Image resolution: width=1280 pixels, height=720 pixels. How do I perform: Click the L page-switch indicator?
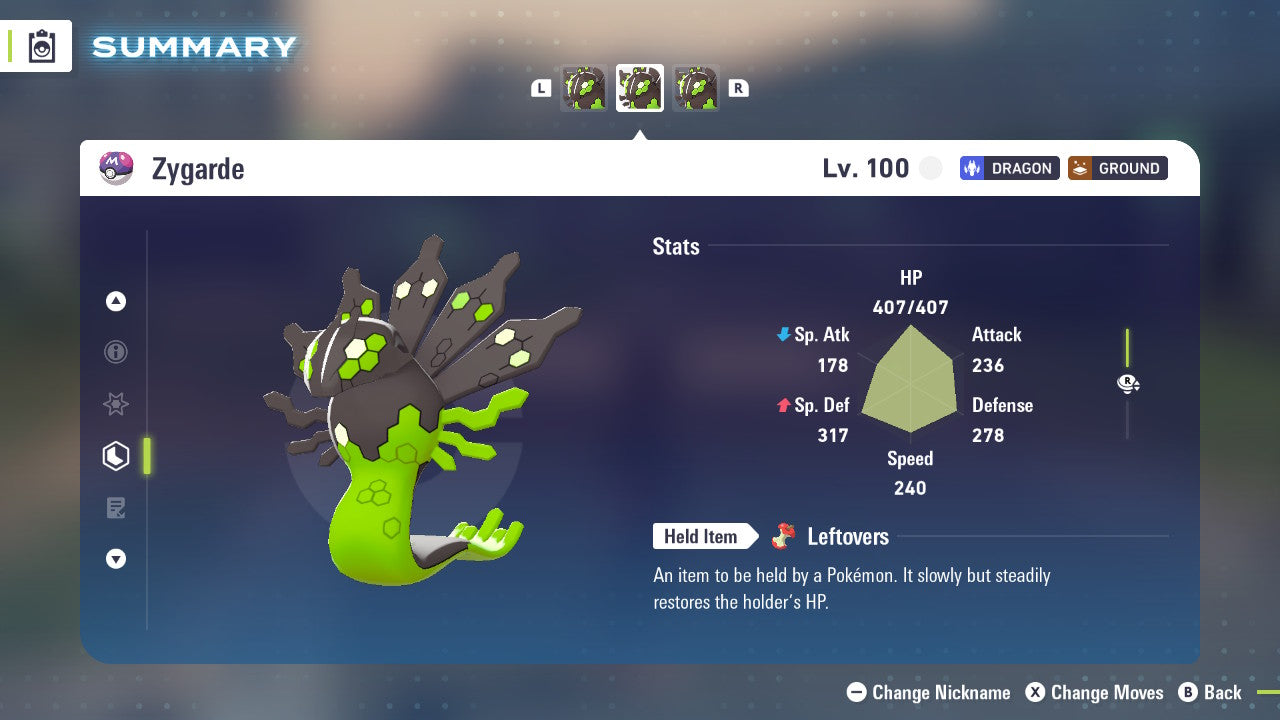pos(541,87)
